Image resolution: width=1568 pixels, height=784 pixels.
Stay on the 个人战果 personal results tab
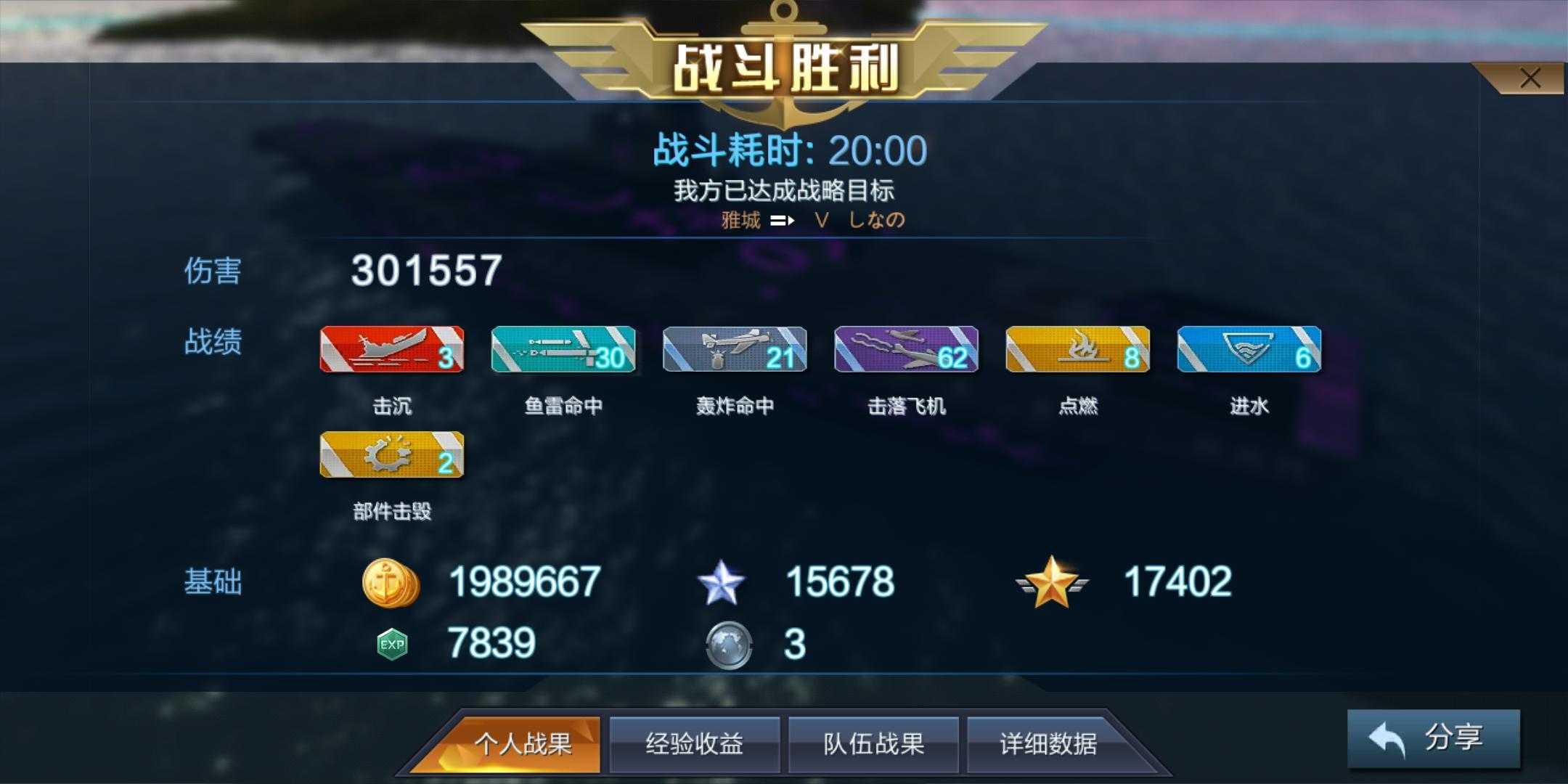[520, 745]
